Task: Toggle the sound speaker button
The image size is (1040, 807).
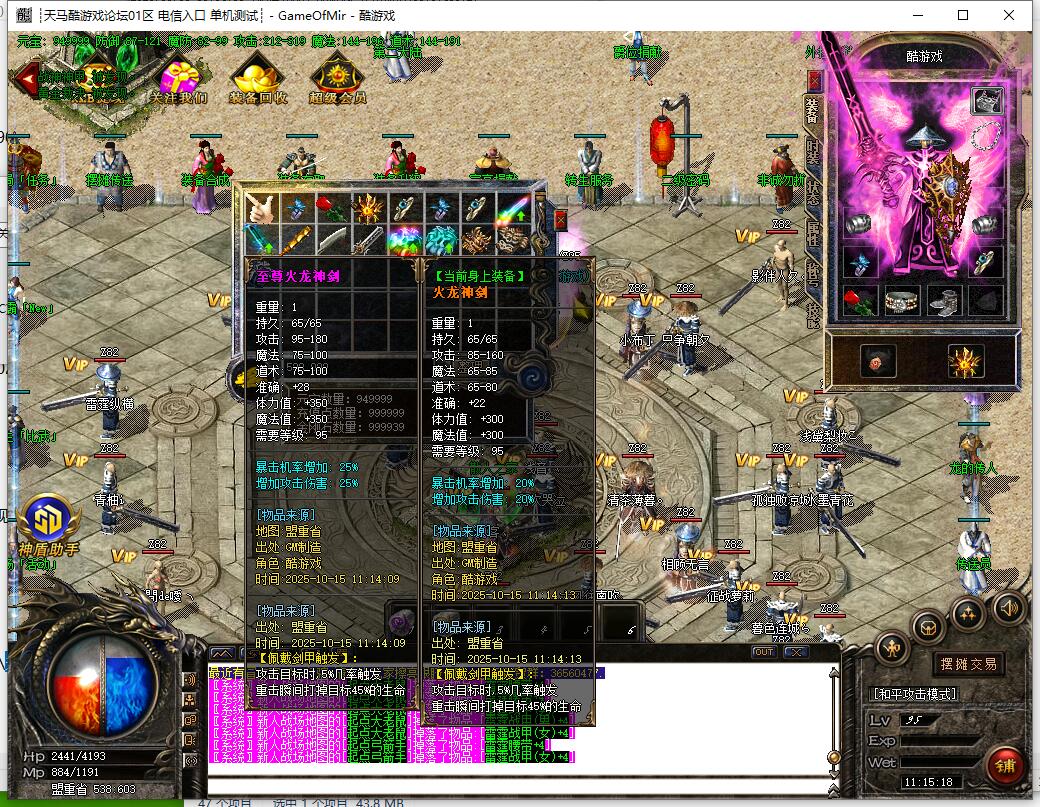Action: 1009,607
